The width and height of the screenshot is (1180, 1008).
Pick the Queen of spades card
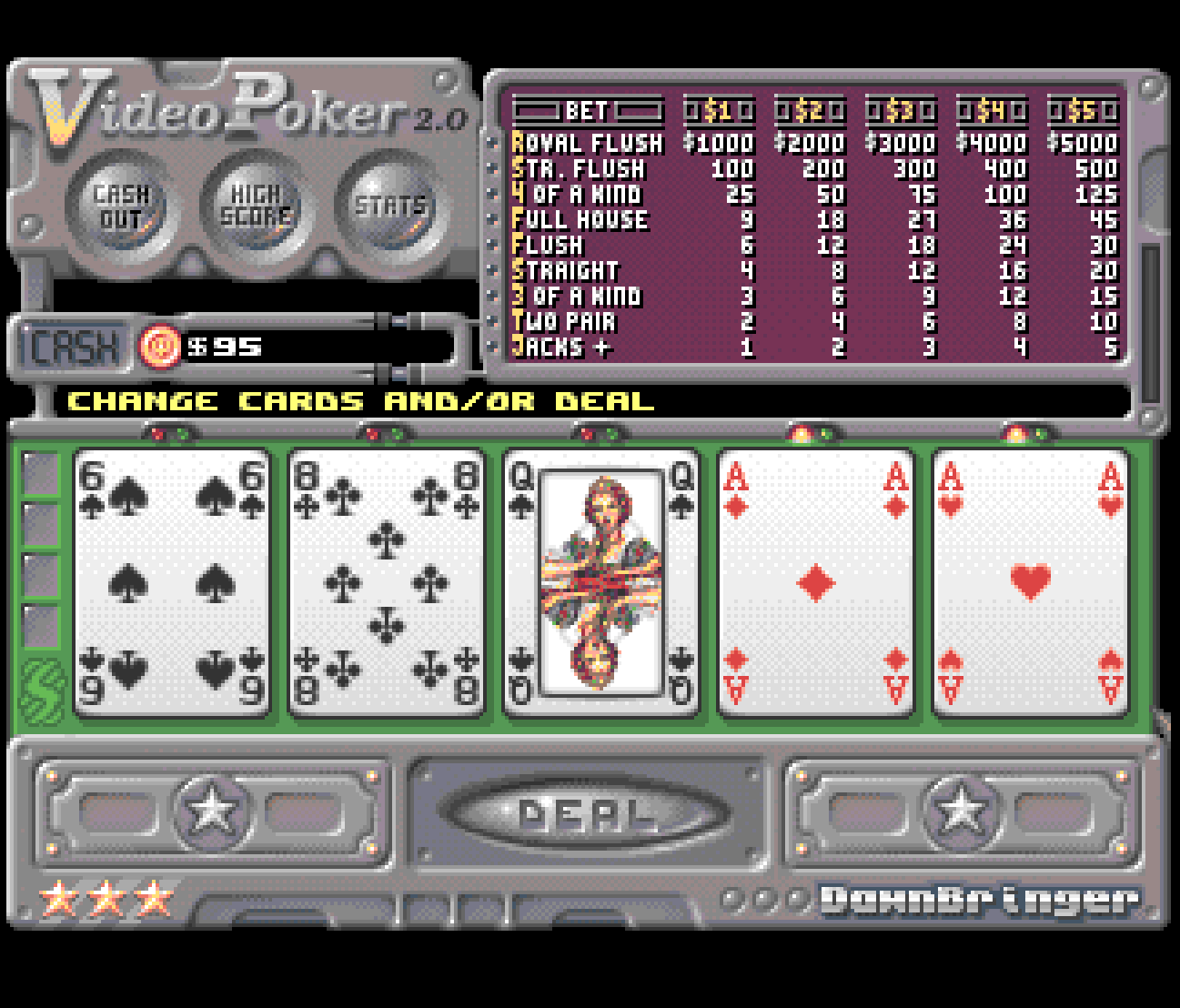click(601, 582)
